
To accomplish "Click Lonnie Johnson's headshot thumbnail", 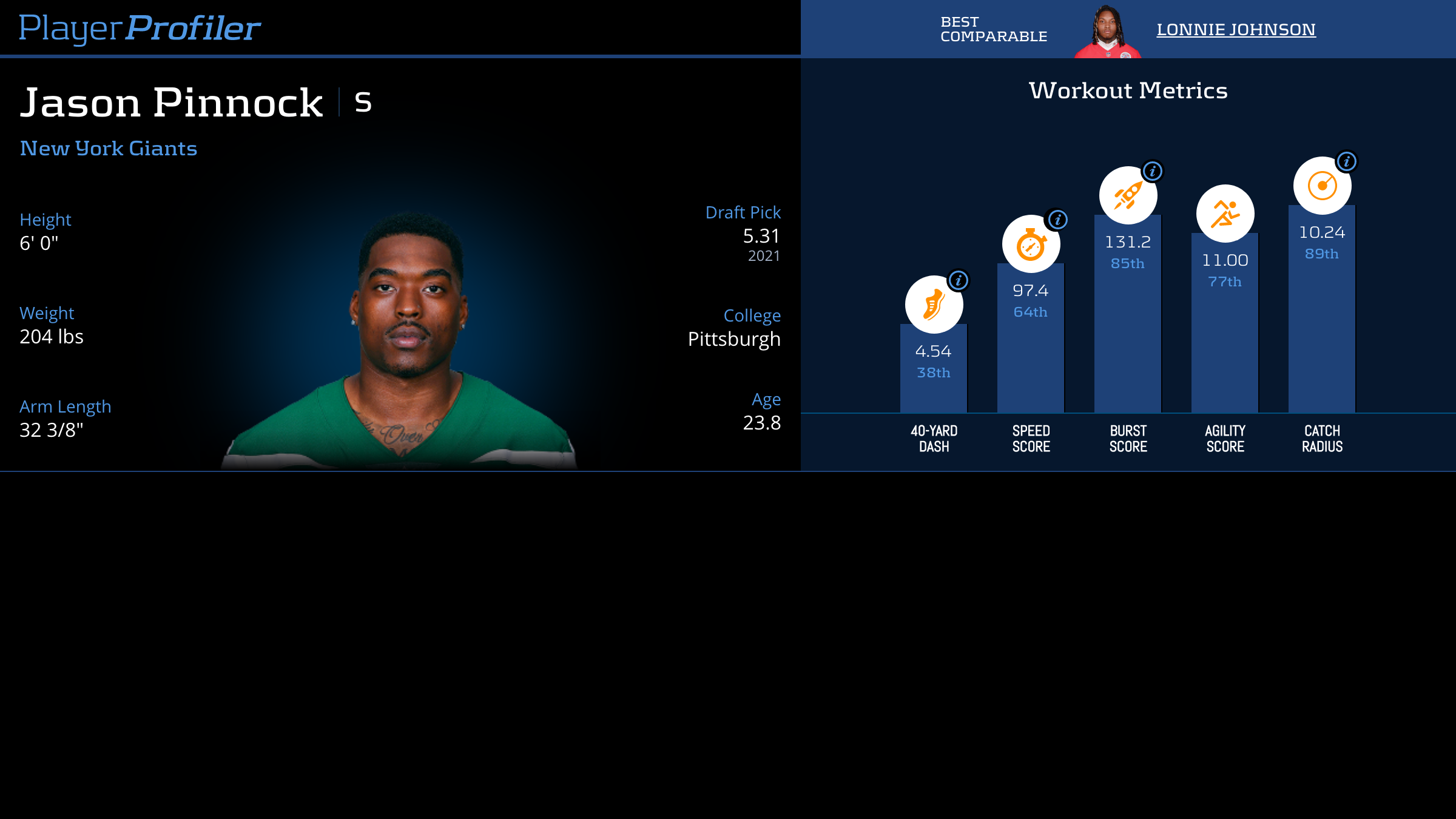I will pyautogui.click(x=1107, y=33).
